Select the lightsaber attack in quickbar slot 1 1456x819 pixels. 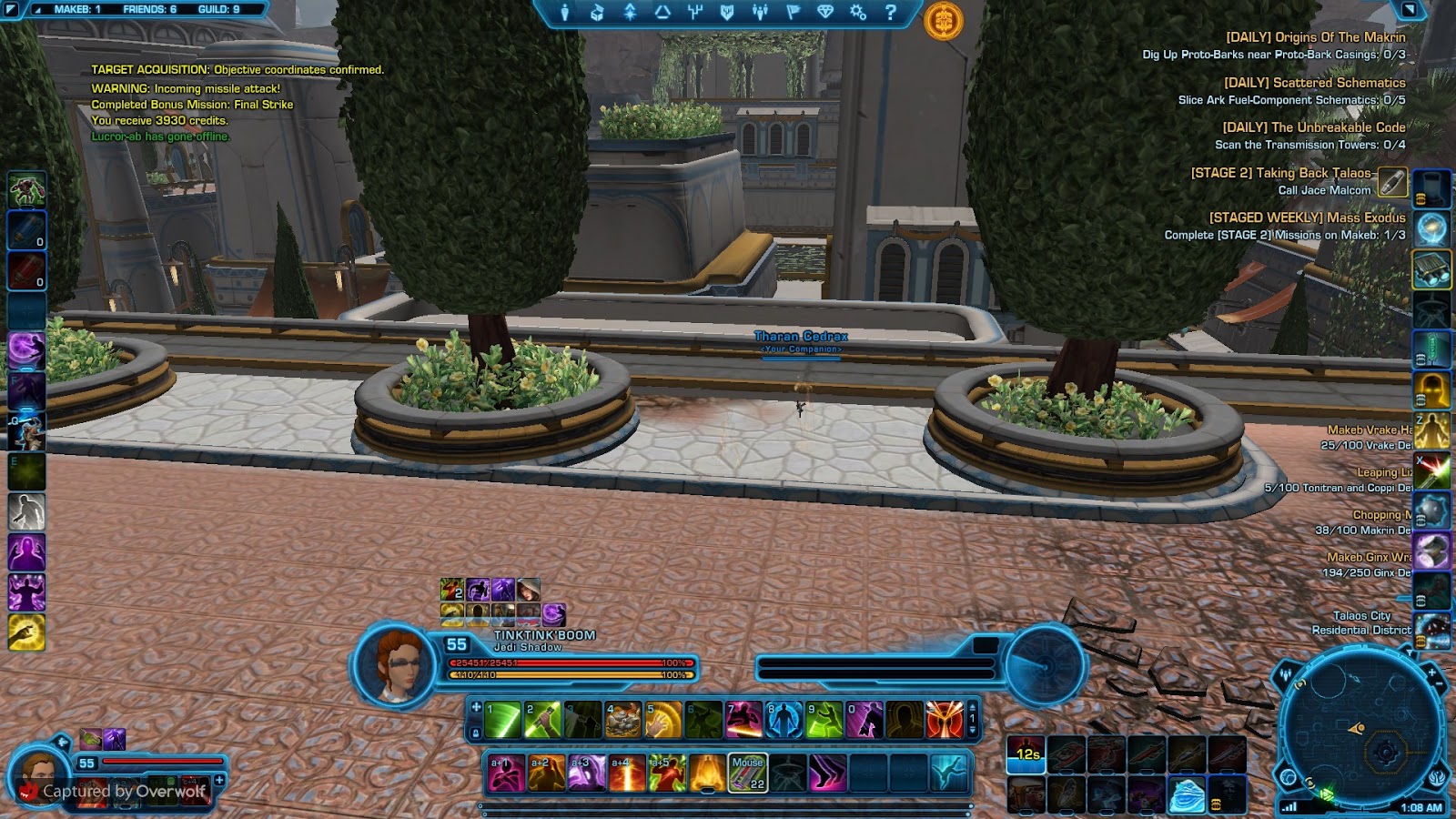pyautogui.click(x=503, y=722)
